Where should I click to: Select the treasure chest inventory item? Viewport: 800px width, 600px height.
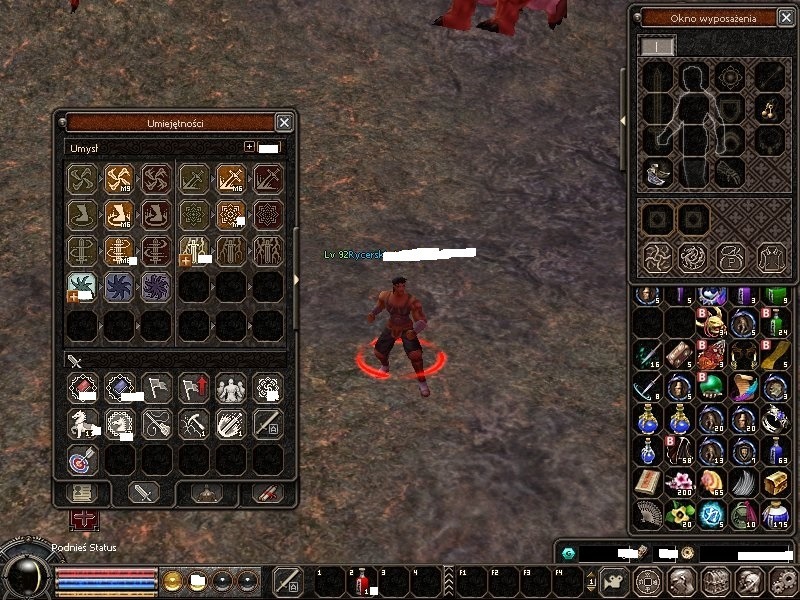point(775,482)
